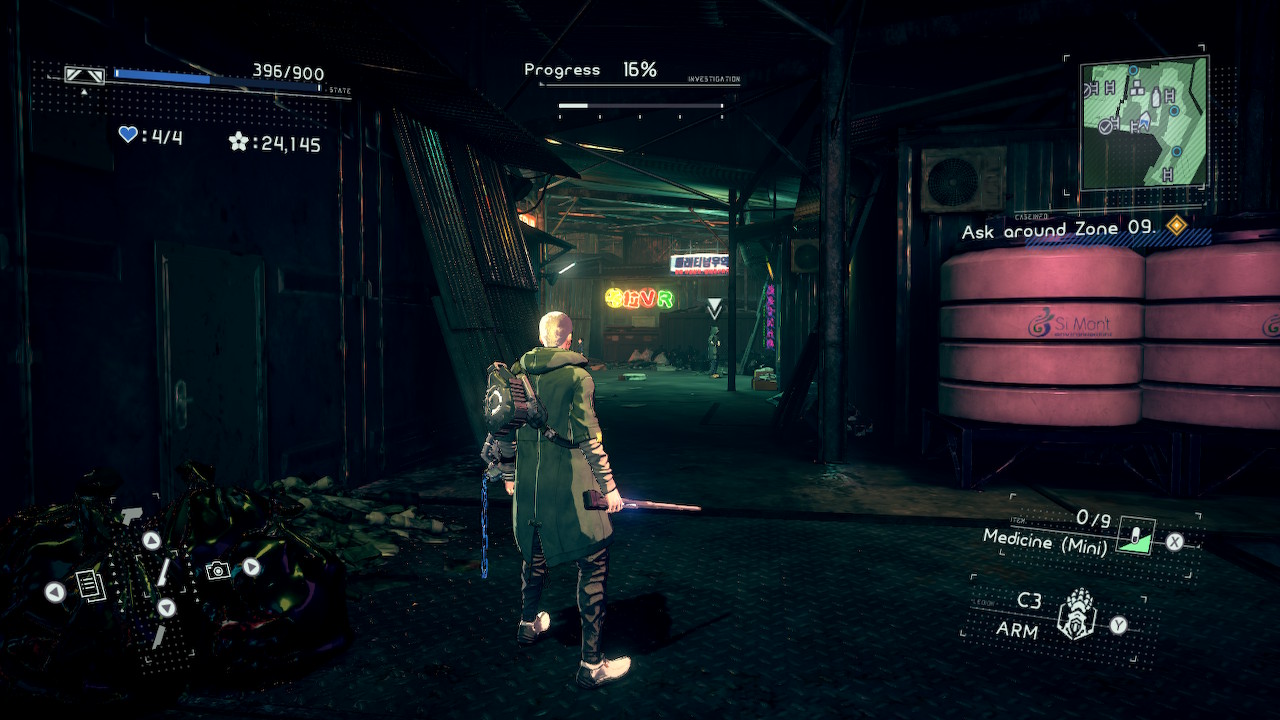Viewport: 1280px width, 720px height.
Task: Activate the camera shortcut icon
Action: pyautogui.click(x=216, y=570)
